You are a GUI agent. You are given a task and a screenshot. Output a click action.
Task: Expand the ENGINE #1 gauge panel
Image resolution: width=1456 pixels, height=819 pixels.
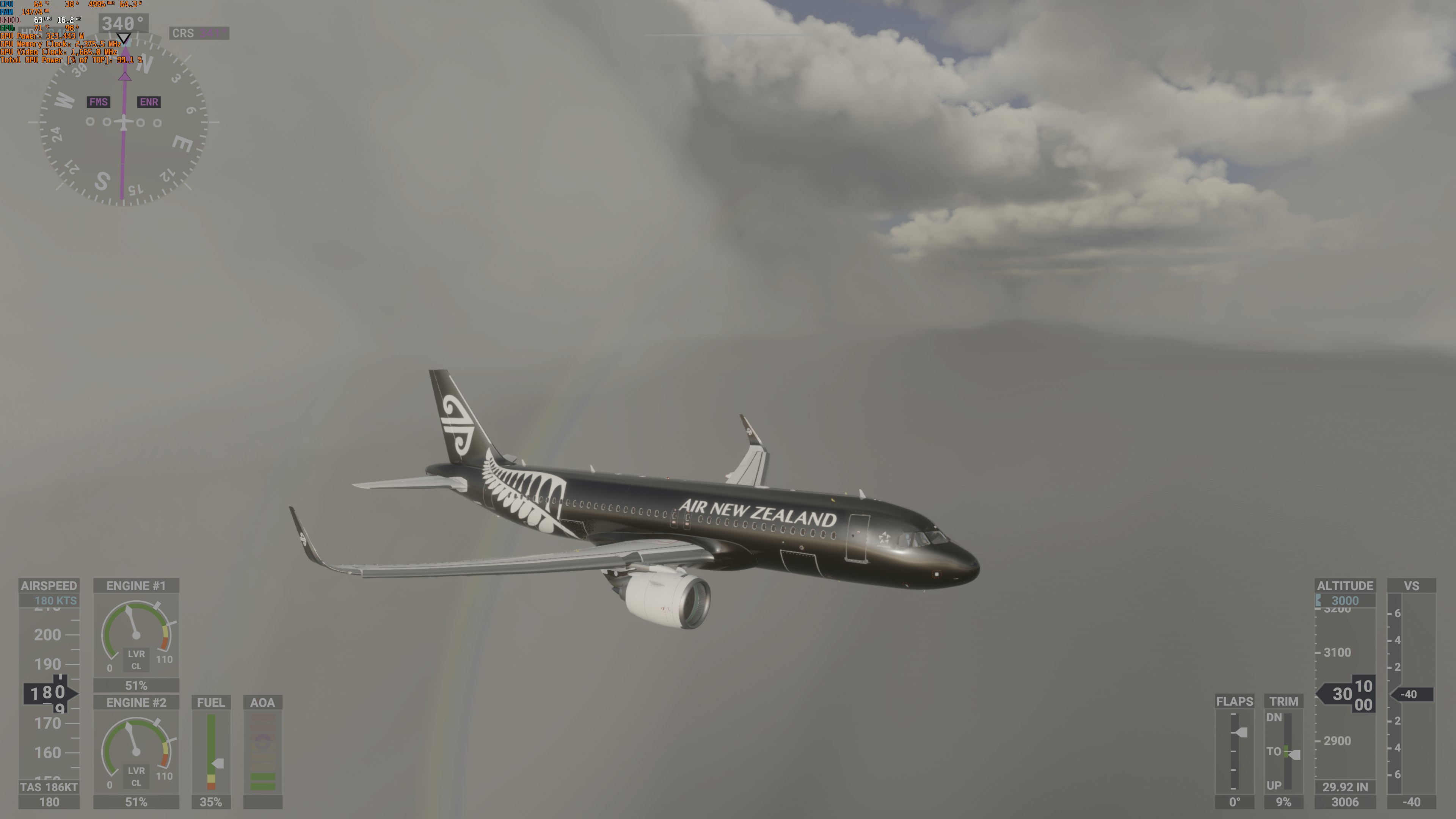[x=136, y=585]
